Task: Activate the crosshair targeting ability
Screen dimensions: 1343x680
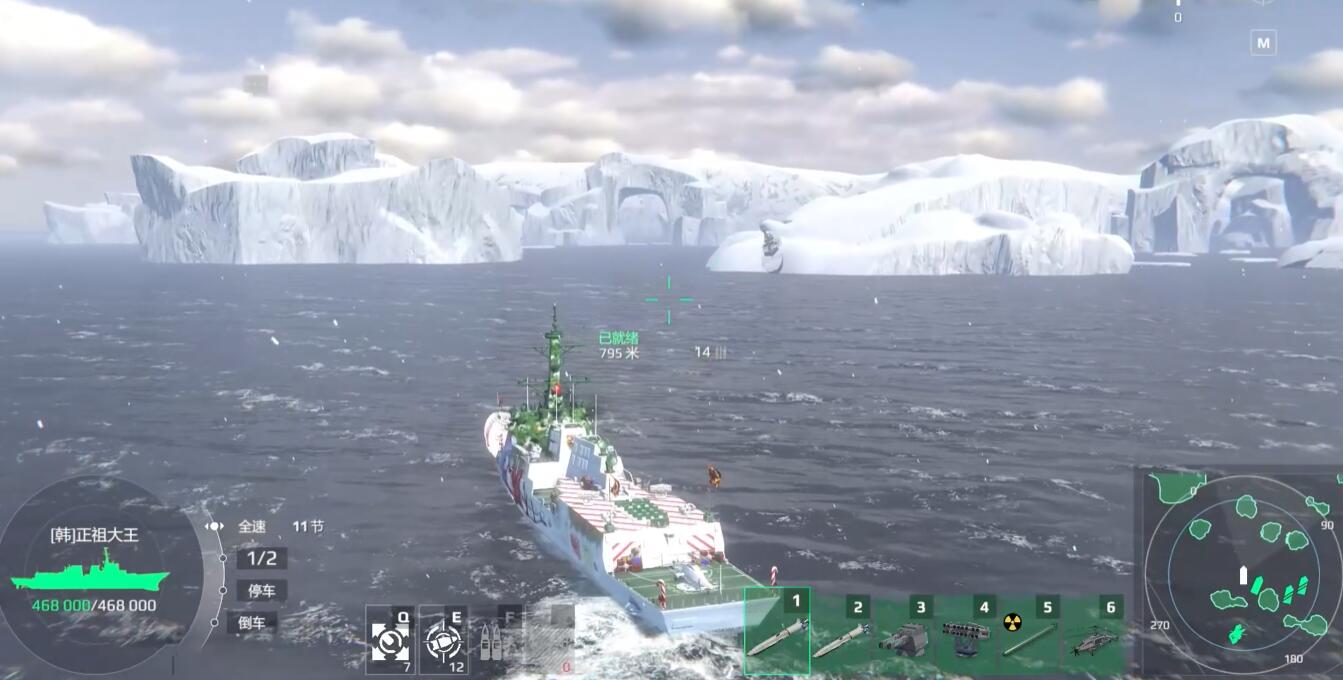Action: (x=443, y=640)
